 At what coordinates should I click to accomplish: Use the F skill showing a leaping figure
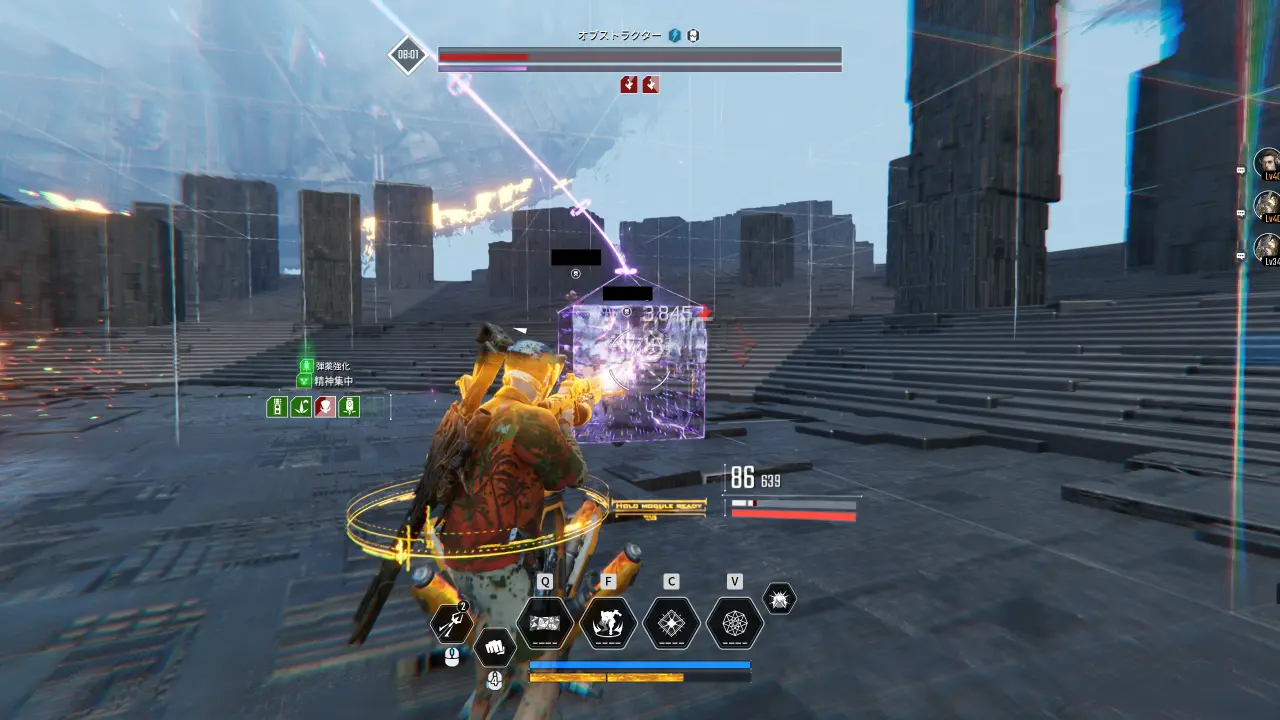coord(608,624)
